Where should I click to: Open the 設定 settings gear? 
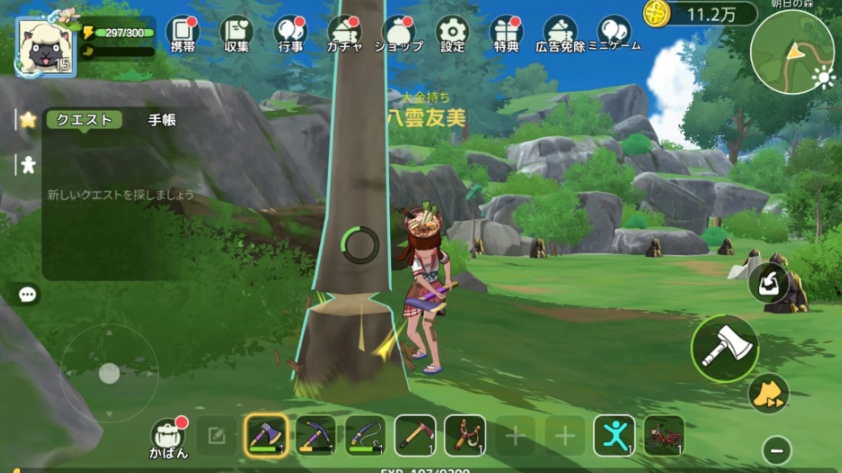coord(452,34)
